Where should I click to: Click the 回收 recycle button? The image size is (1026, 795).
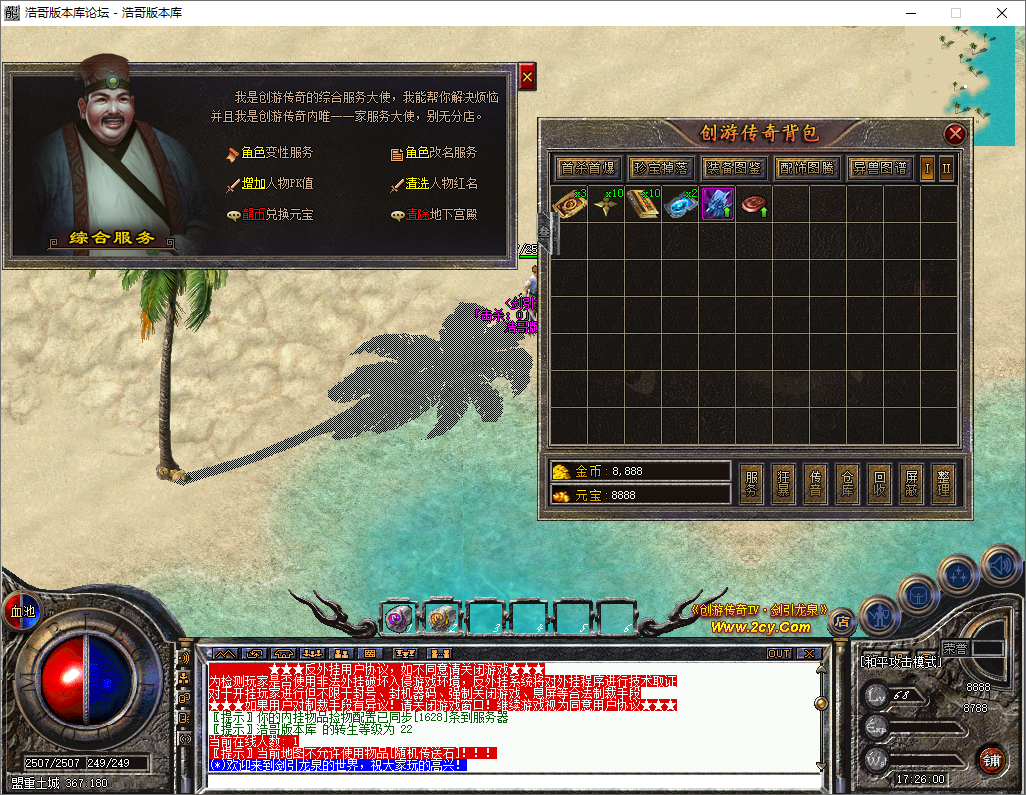[x=880, y=484]
